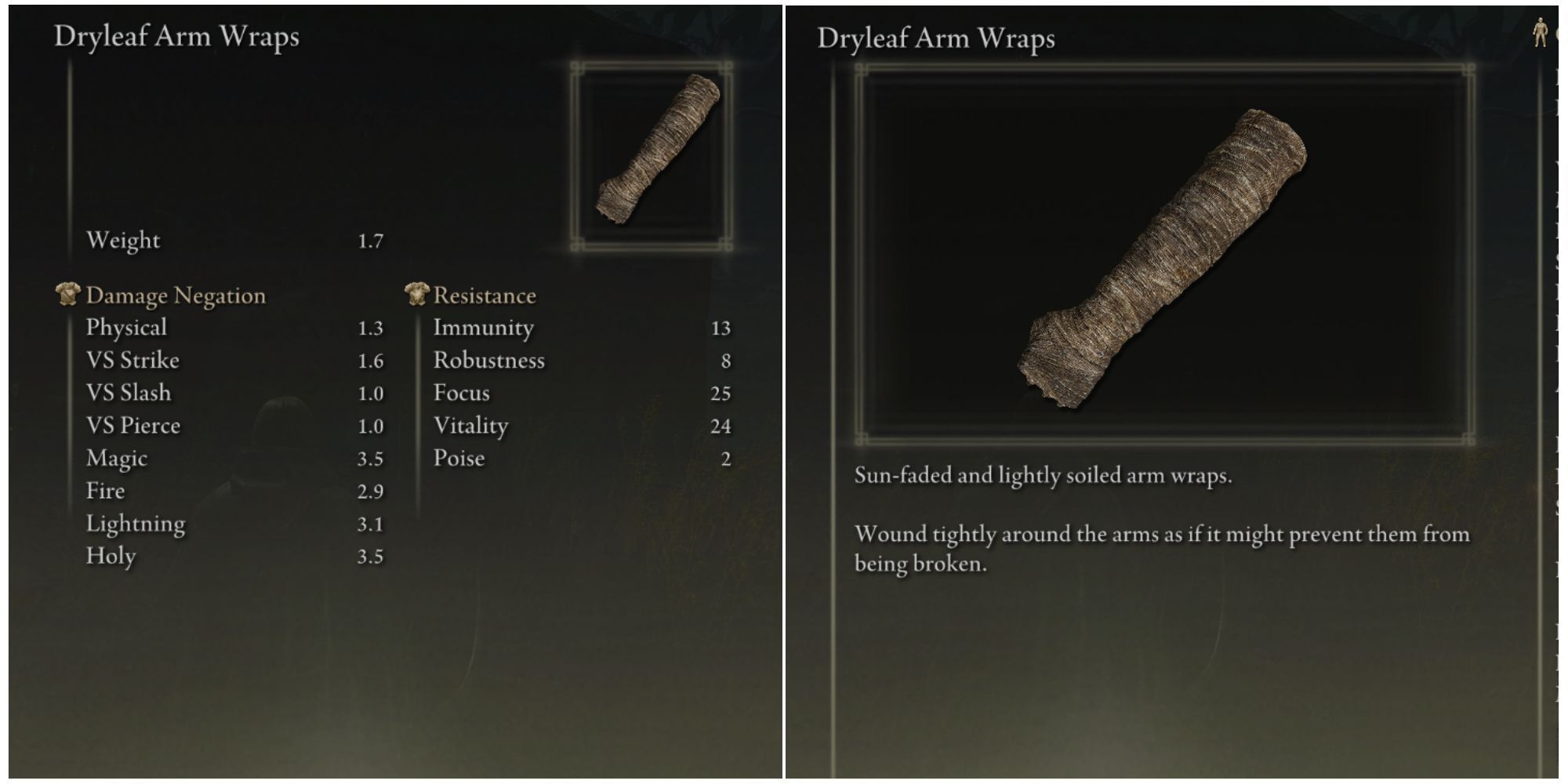
Task: Click the Poise stat entry
Action: tap(460, 458)
